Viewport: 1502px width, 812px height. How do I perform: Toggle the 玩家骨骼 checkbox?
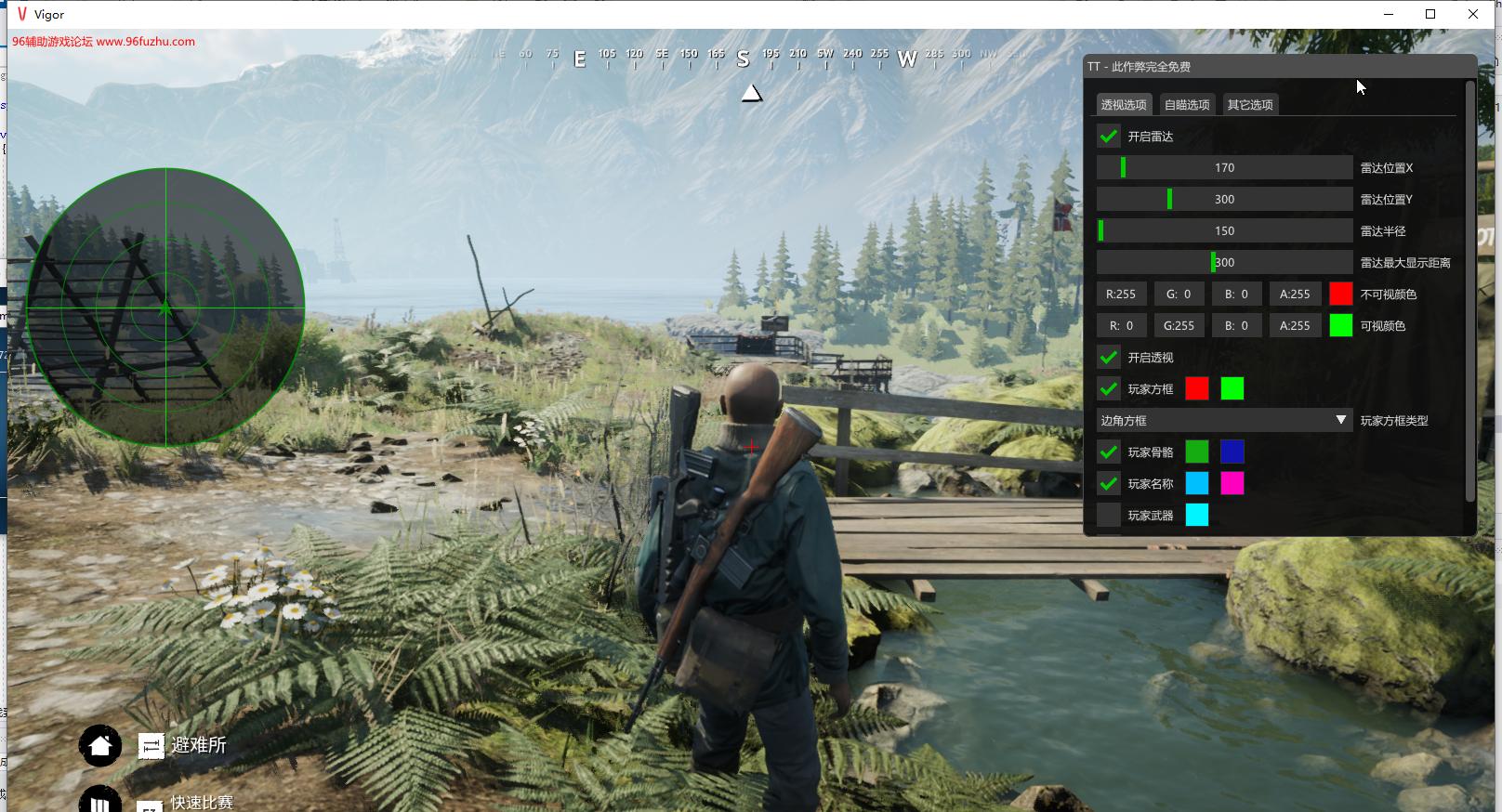1109,452
